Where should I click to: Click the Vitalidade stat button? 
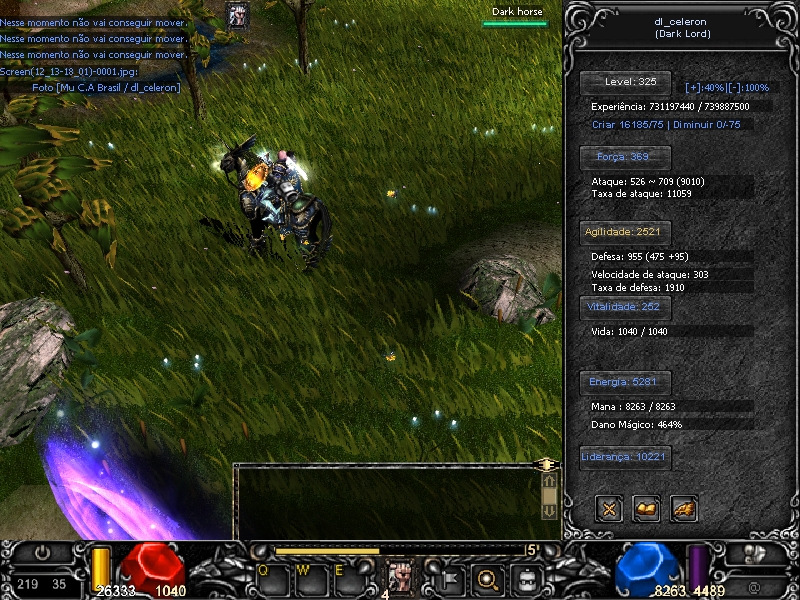(x=624, y=307)
